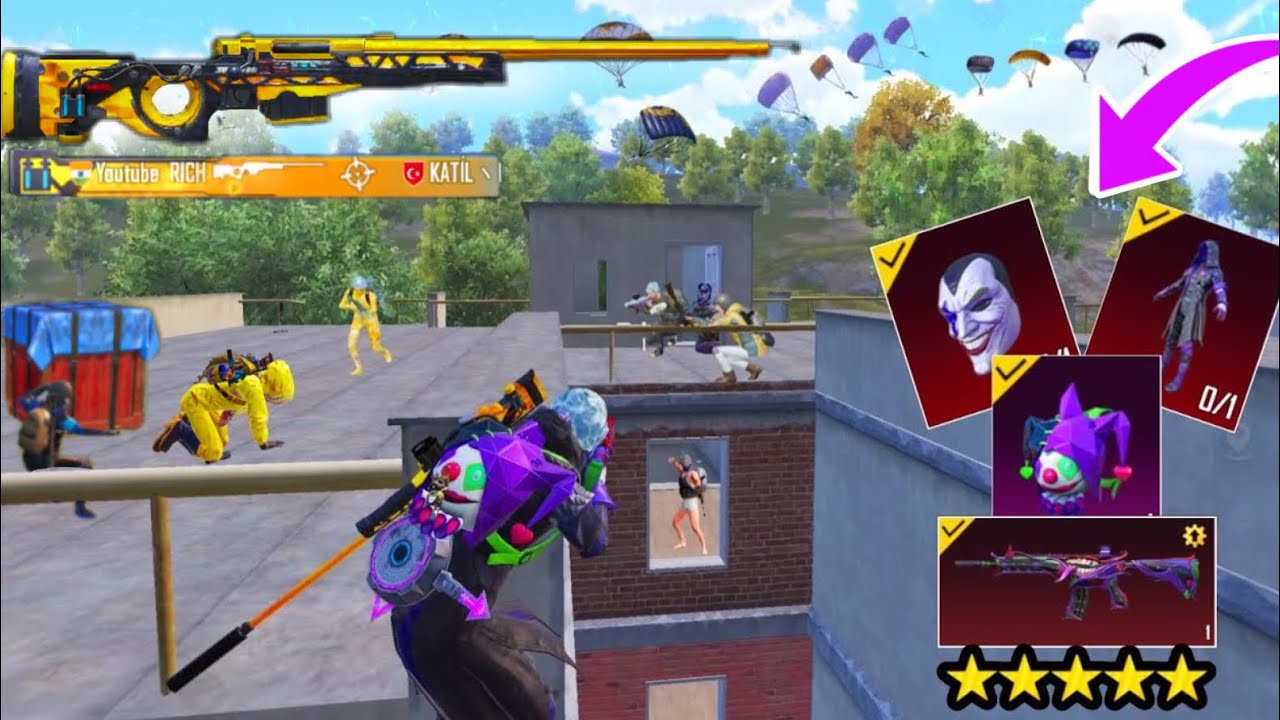Select the purple rifle skin card
The width and height of the screenshot is (1280, 720).
pyautogui.click(x=1075, y=580)
